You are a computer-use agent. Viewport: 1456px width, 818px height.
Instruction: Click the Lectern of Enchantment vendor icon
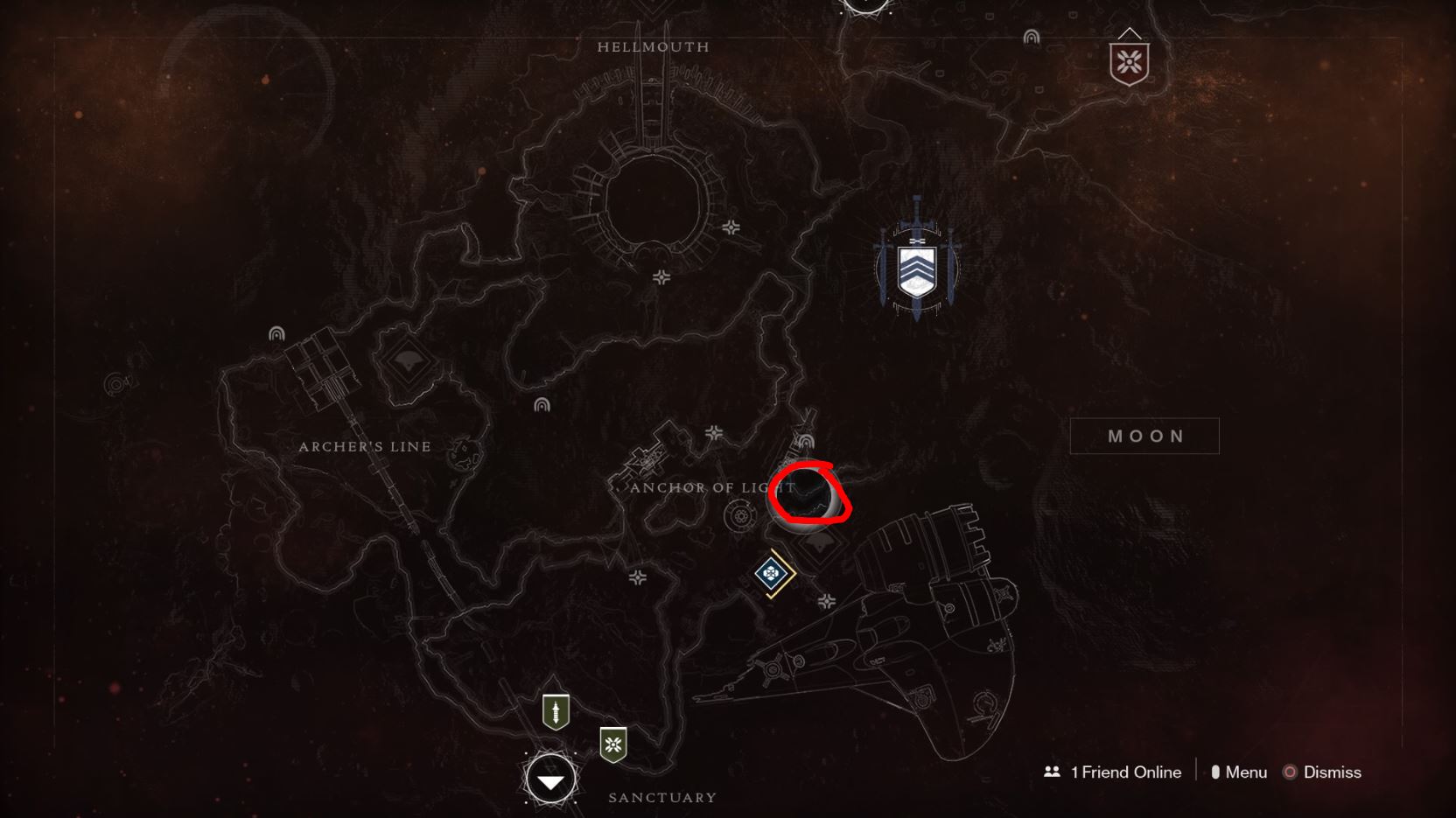tap(555, 710)
